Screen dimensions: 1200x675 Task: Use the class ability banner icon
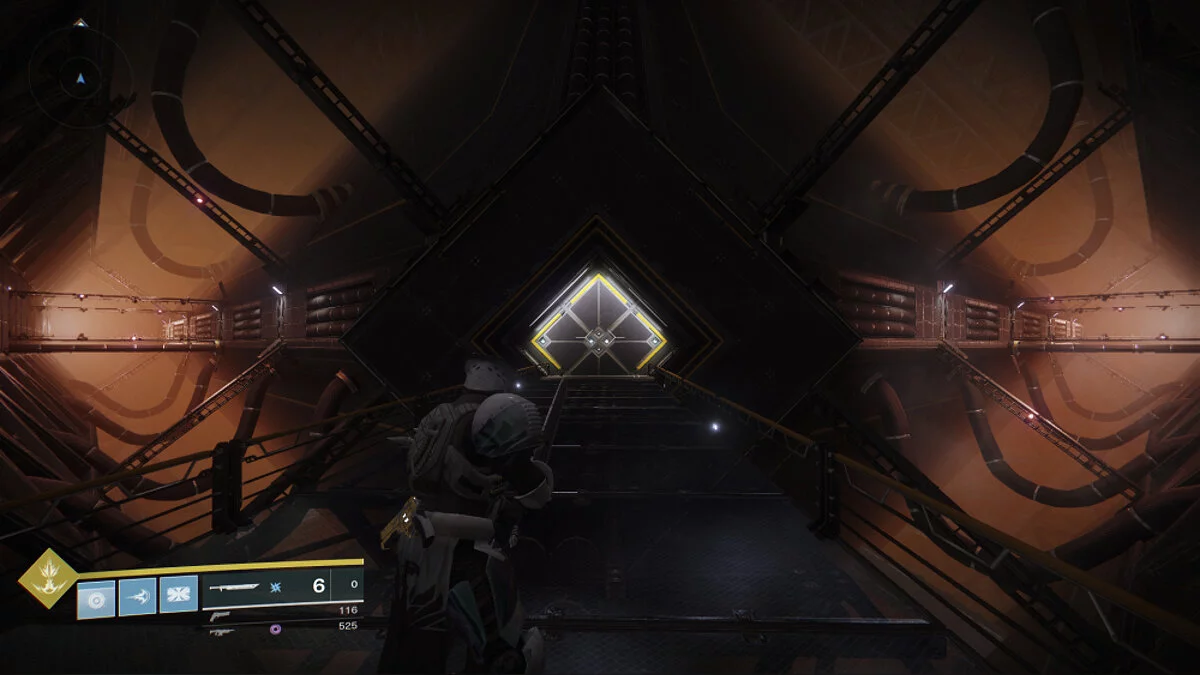pos(179,598)
